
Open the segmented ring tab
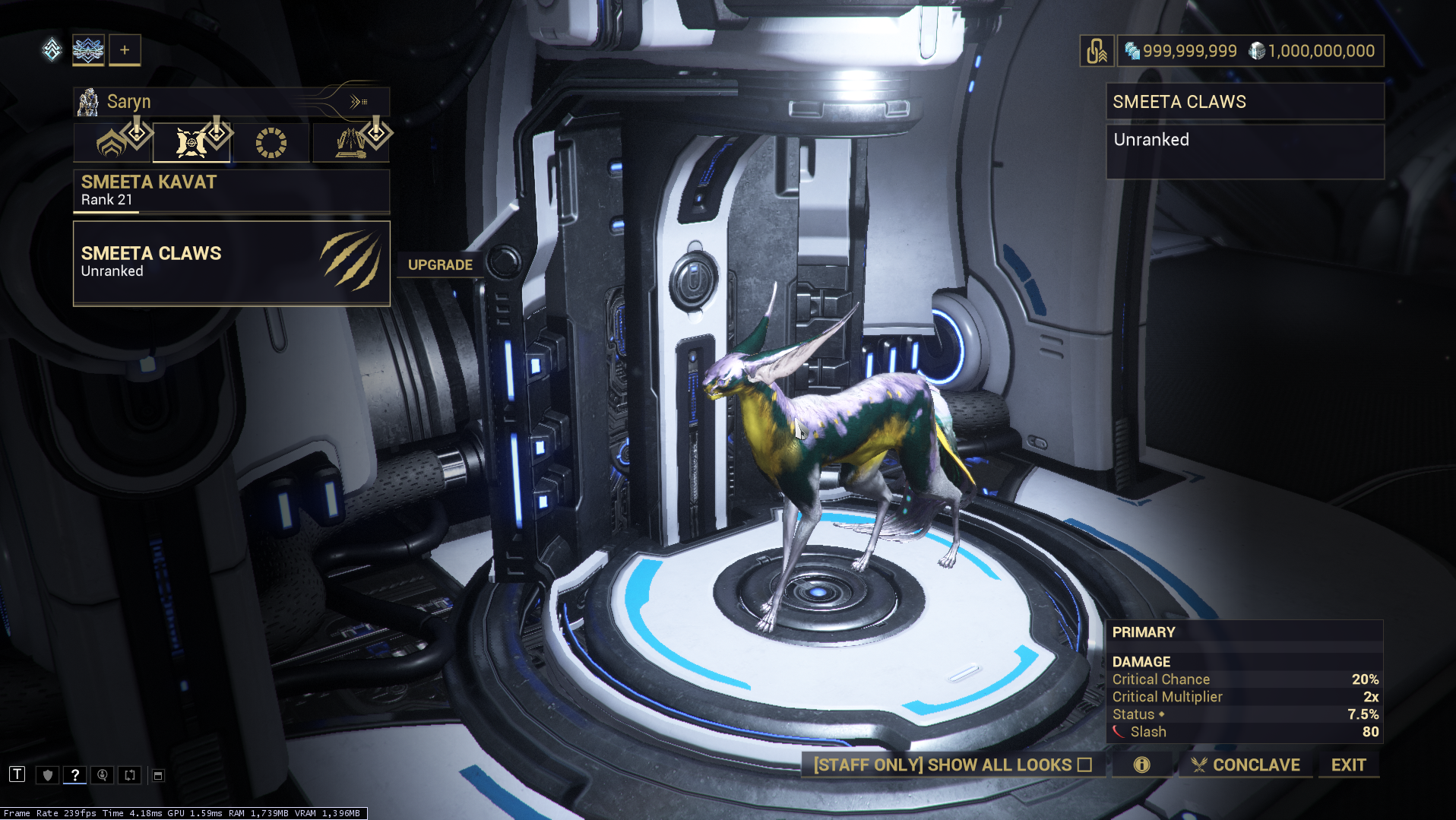271,143
